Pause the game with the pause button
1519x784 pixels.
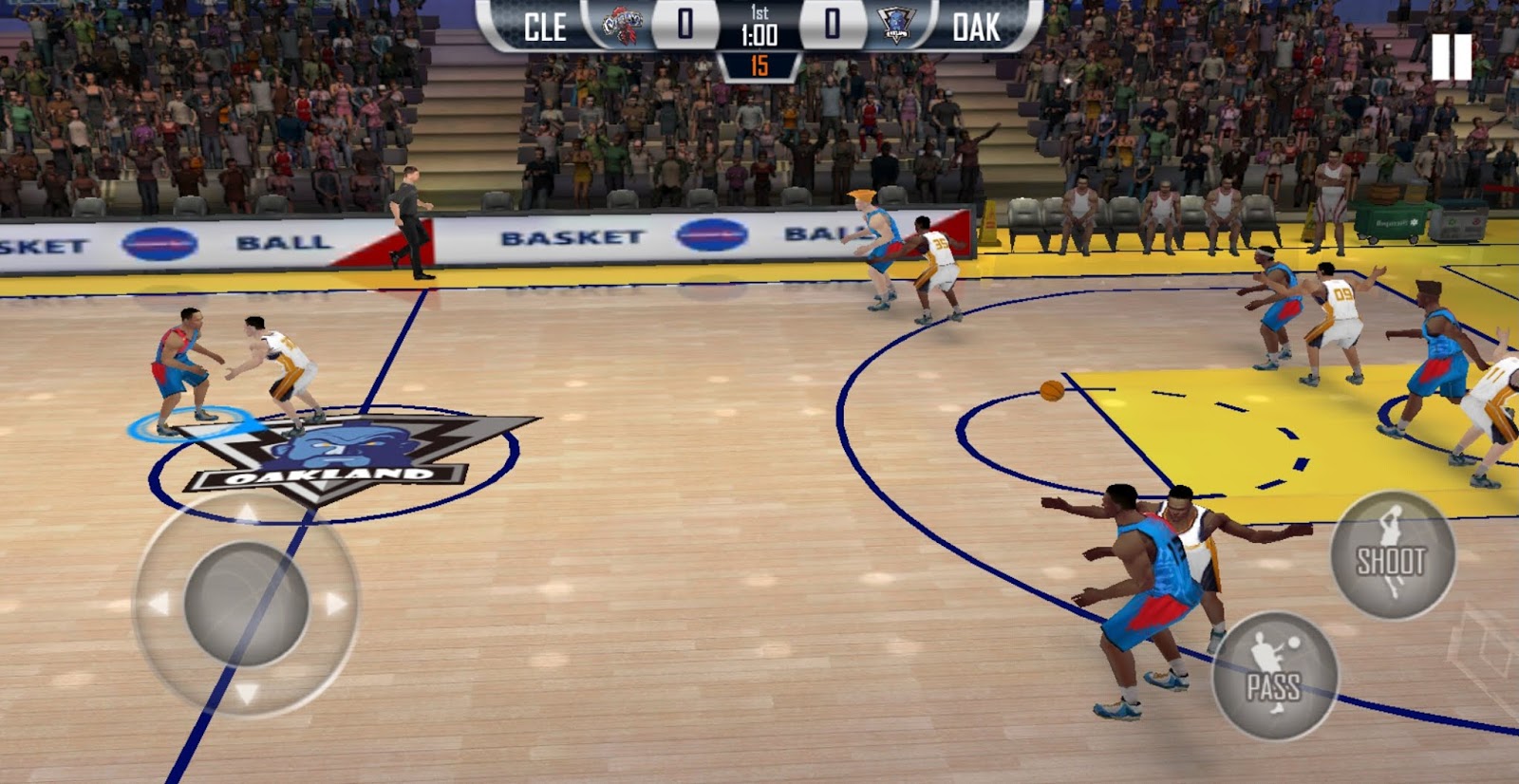[x=1452, y=57]
